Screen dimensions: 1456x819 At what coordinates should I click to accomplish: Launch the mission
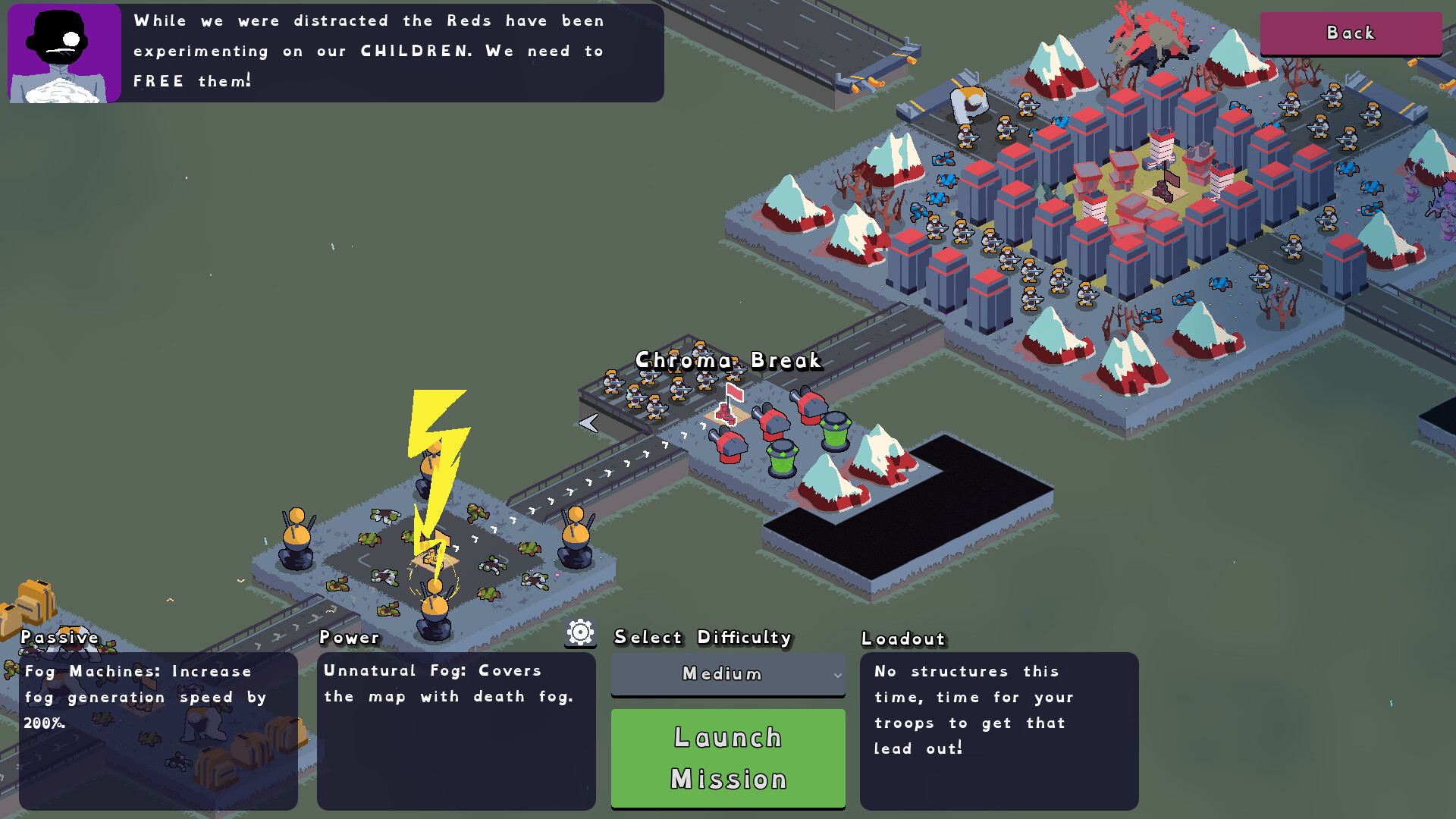728,758
